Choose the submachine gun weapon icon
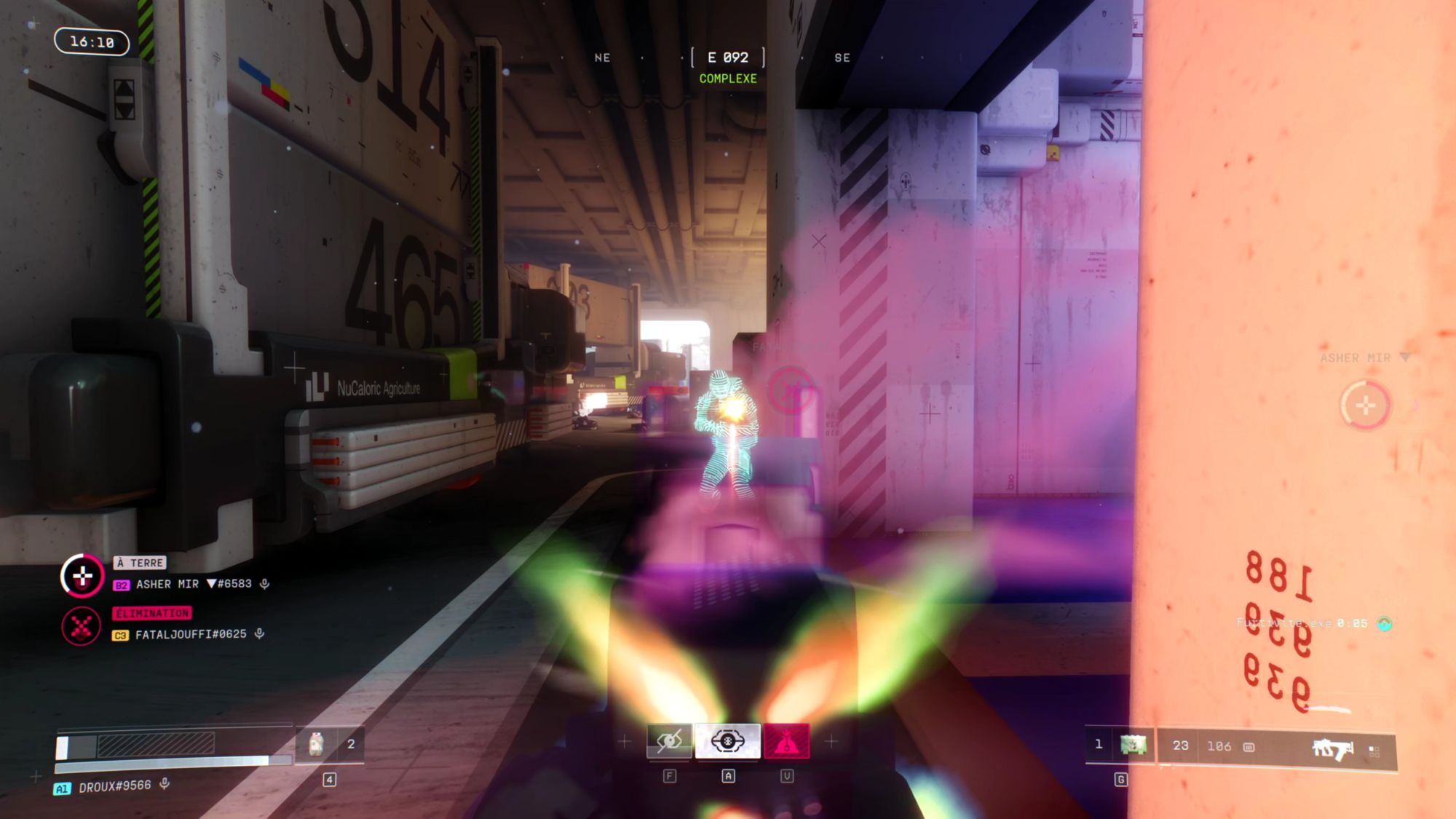1456x819 pixels. coord(1332,748)
